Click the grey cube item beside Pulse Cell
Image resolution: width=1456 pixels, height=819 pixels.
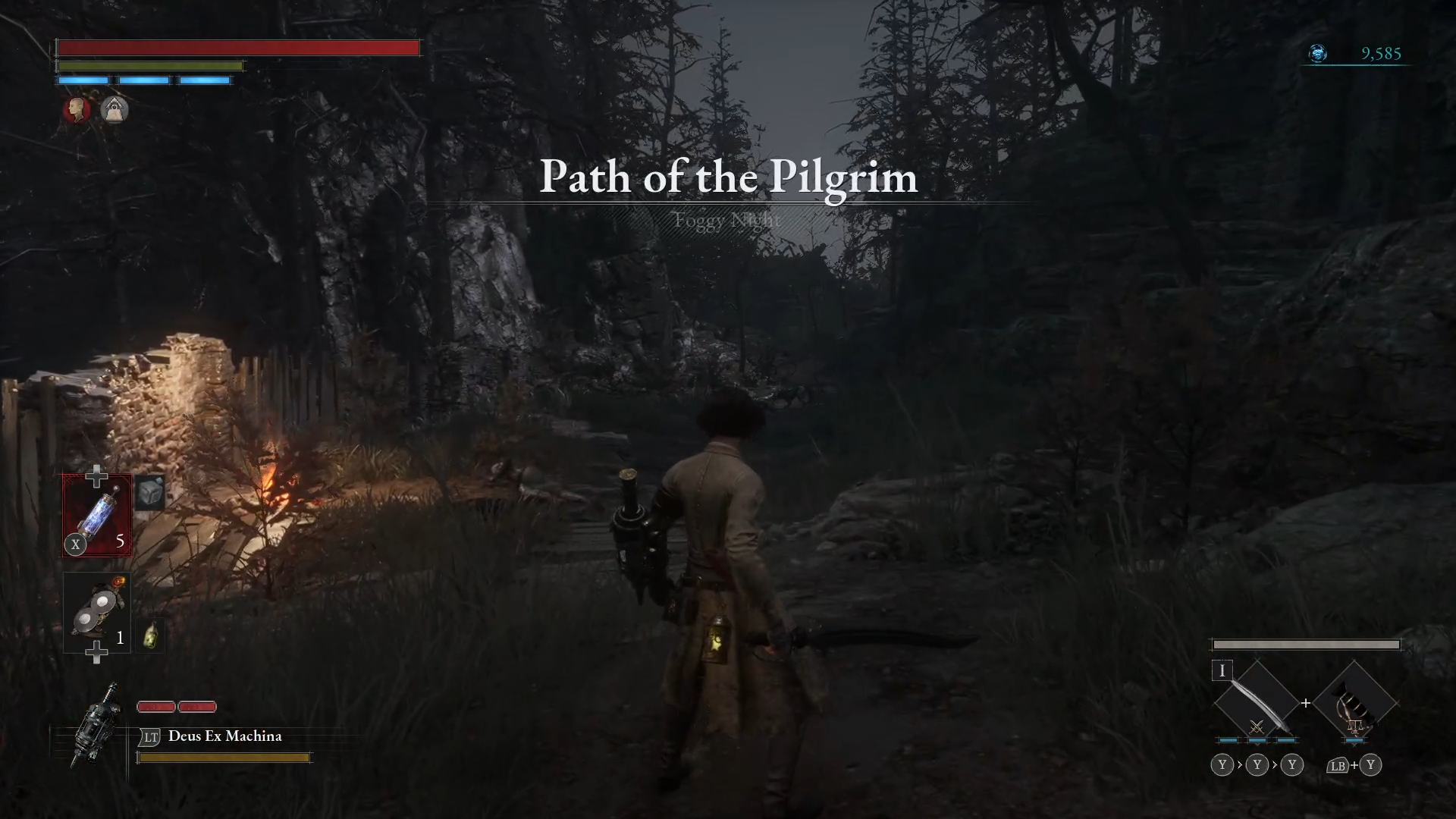click(150, 493)
